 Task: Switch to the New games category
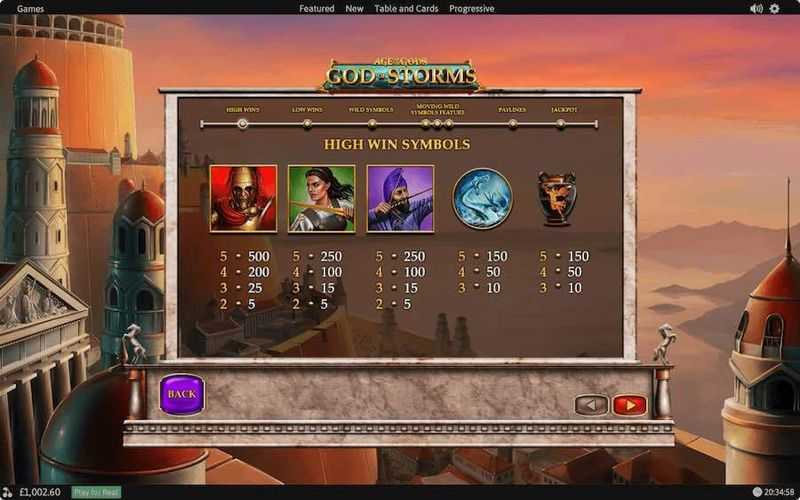pyautogui.click(x=354, y=8)
